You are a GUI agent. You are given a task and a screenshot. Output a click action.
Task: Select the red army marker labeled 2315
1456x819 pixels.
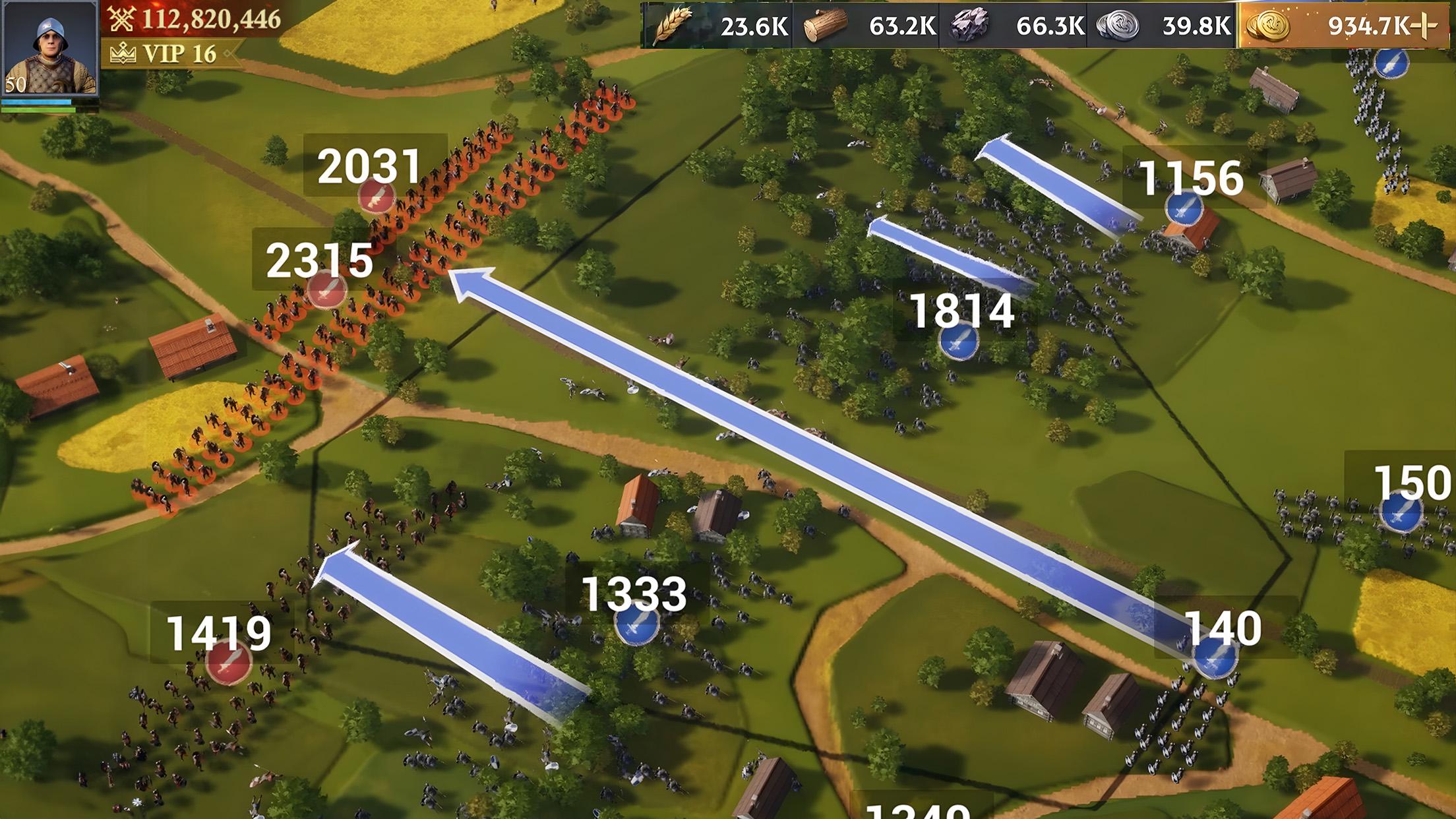(327, 289)
